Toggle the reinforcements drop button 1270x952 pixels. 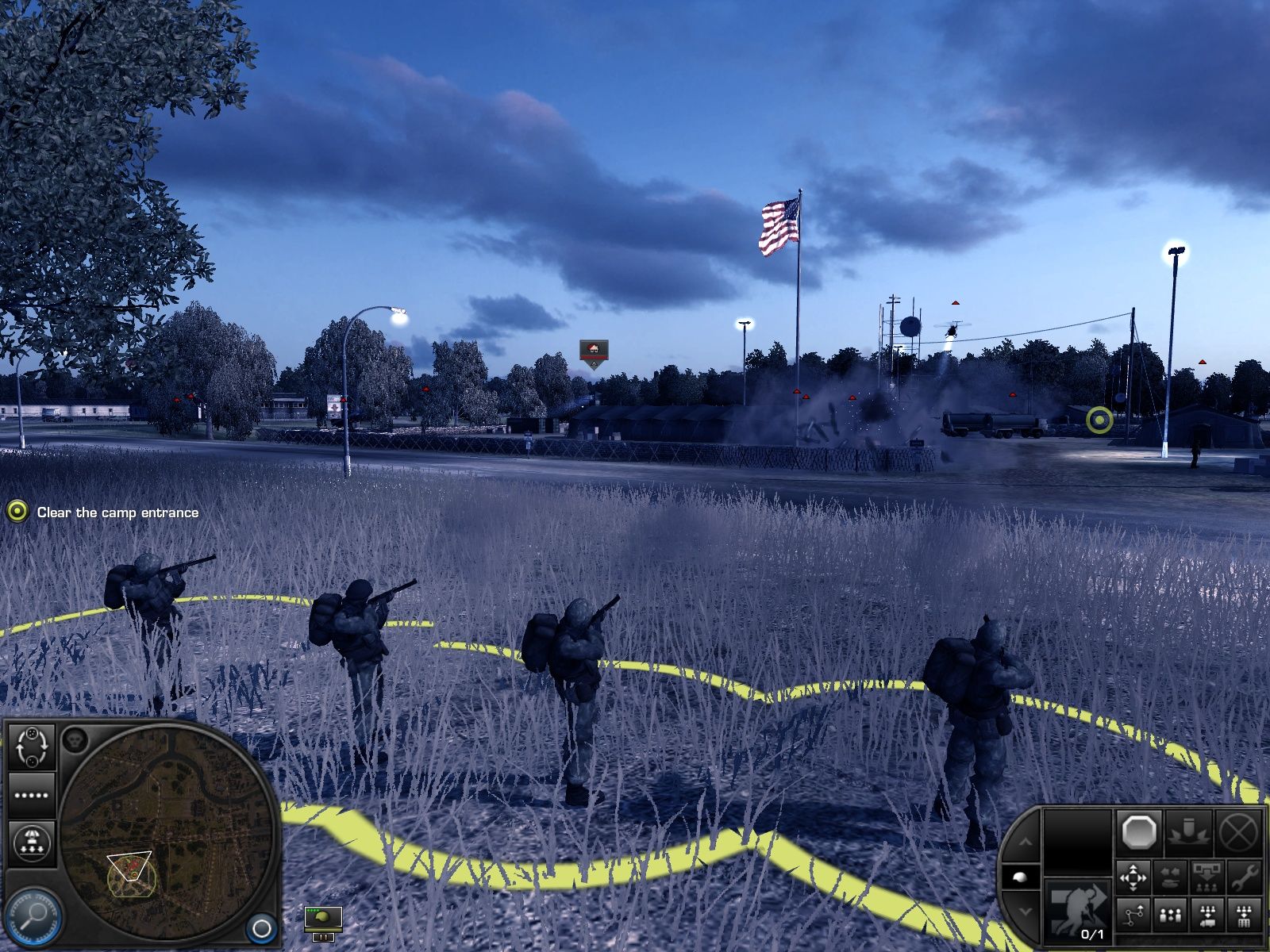point(32,843)
